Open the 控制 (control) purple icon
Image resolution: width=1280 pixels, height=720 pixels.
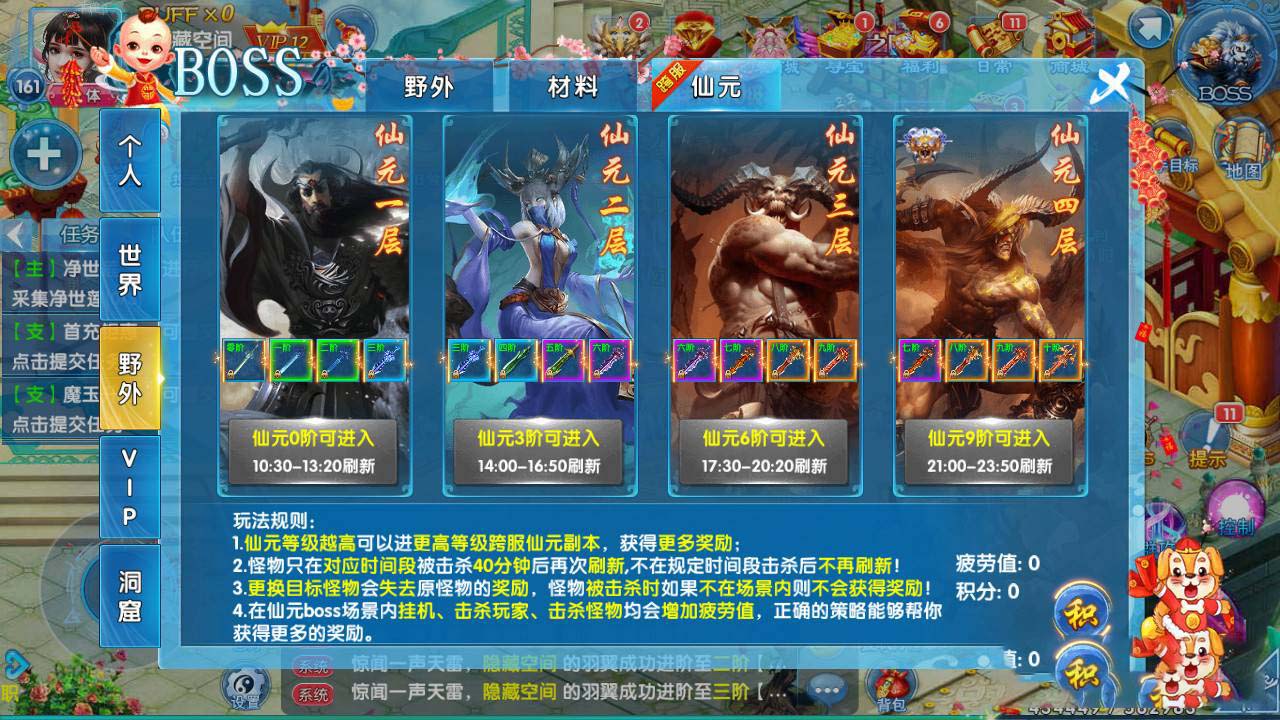click(x=1234, y=508)
